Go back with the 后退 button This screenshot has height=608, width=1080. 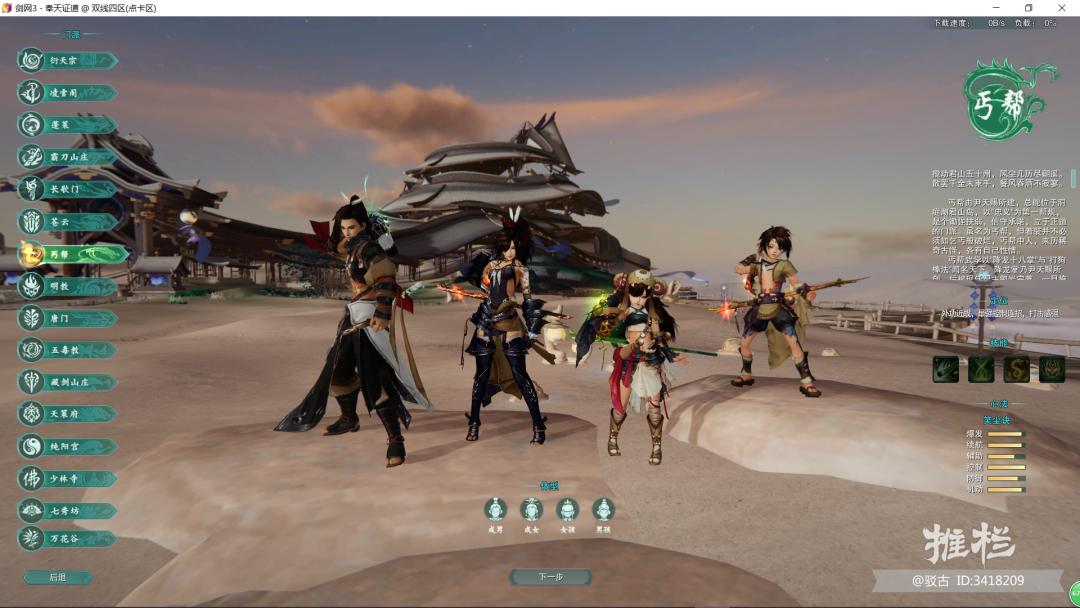point(58,577)
